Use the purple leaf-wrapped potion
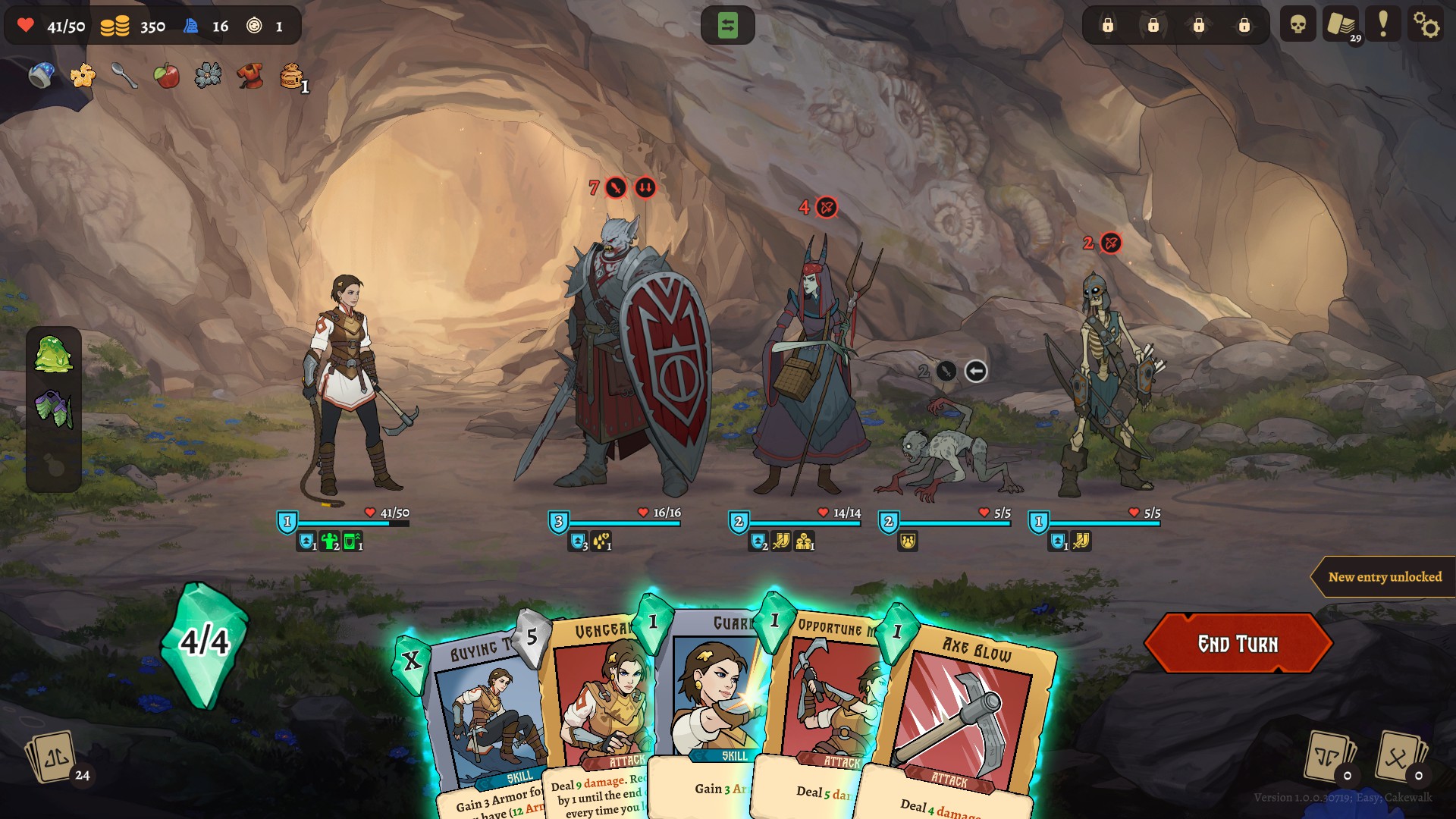Image resolution: width=1456 pixels, height=819 pixels. tap(53, 409)
